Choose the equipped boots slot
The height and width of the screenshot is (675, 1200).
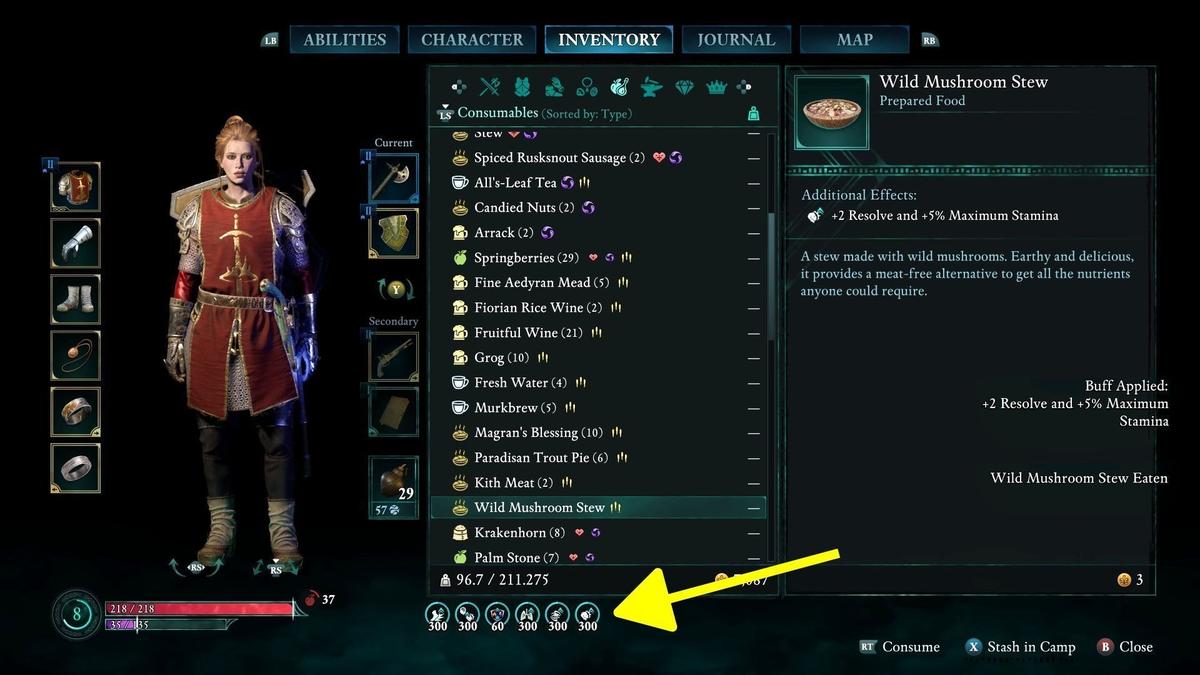pos(76,299)
